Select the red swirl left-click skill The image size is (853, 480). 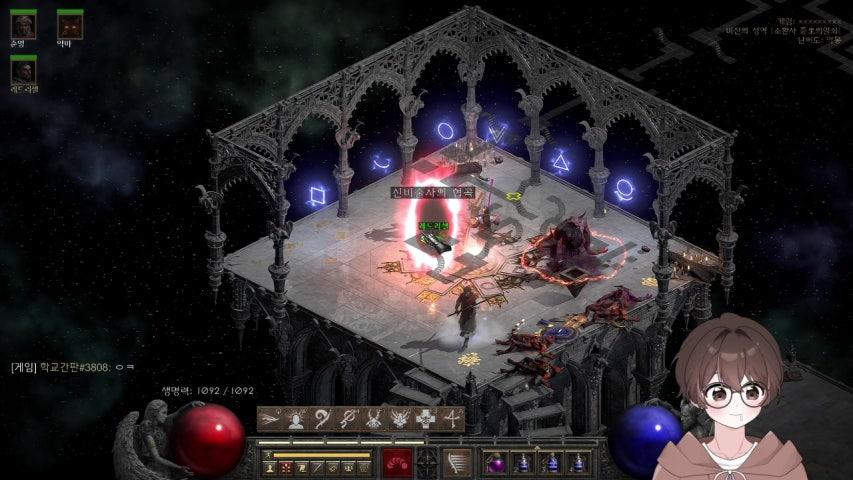pos(398,463)
